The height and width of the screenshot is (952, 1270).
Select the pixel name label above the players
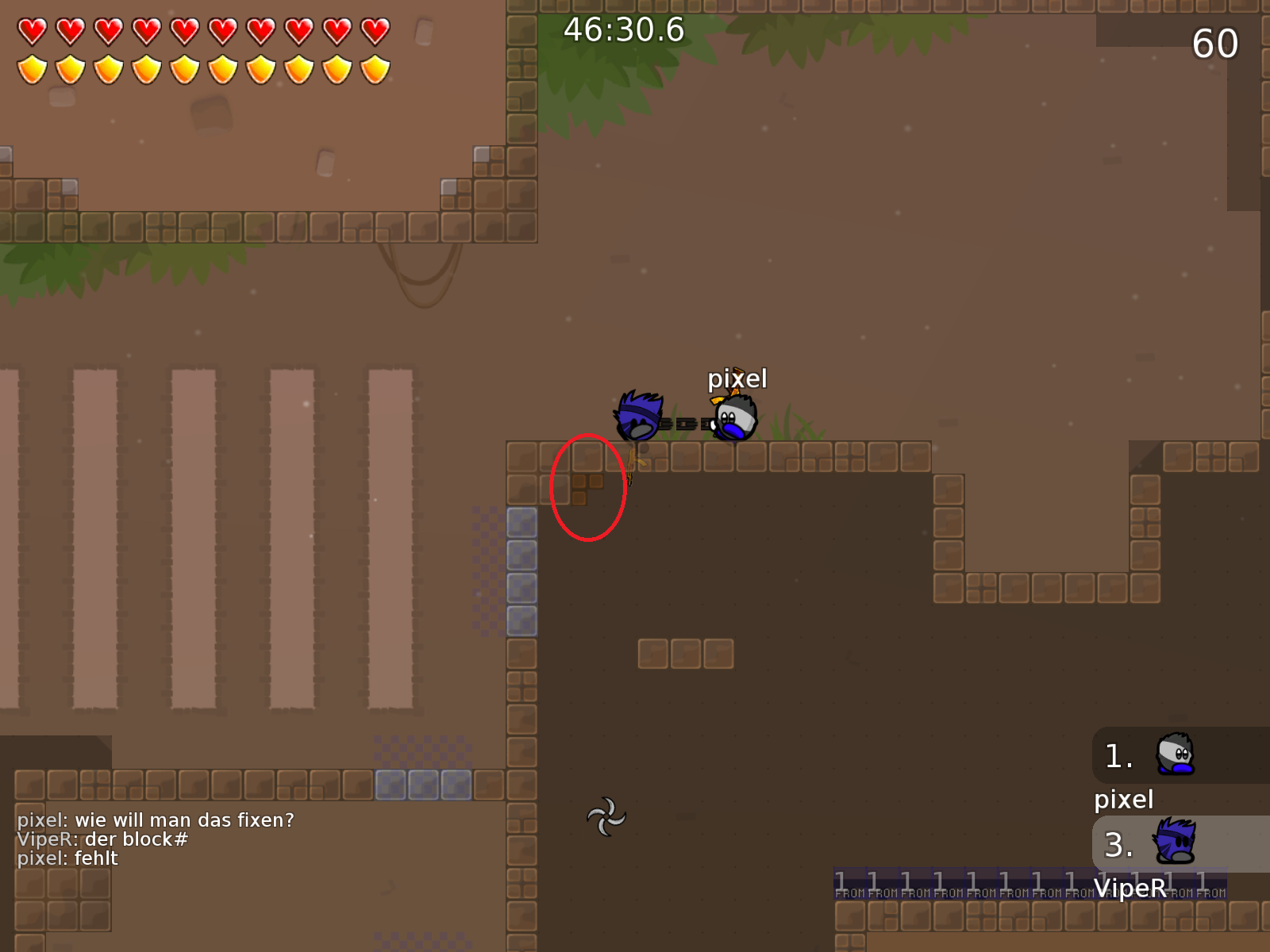click(x=737, y=379)
